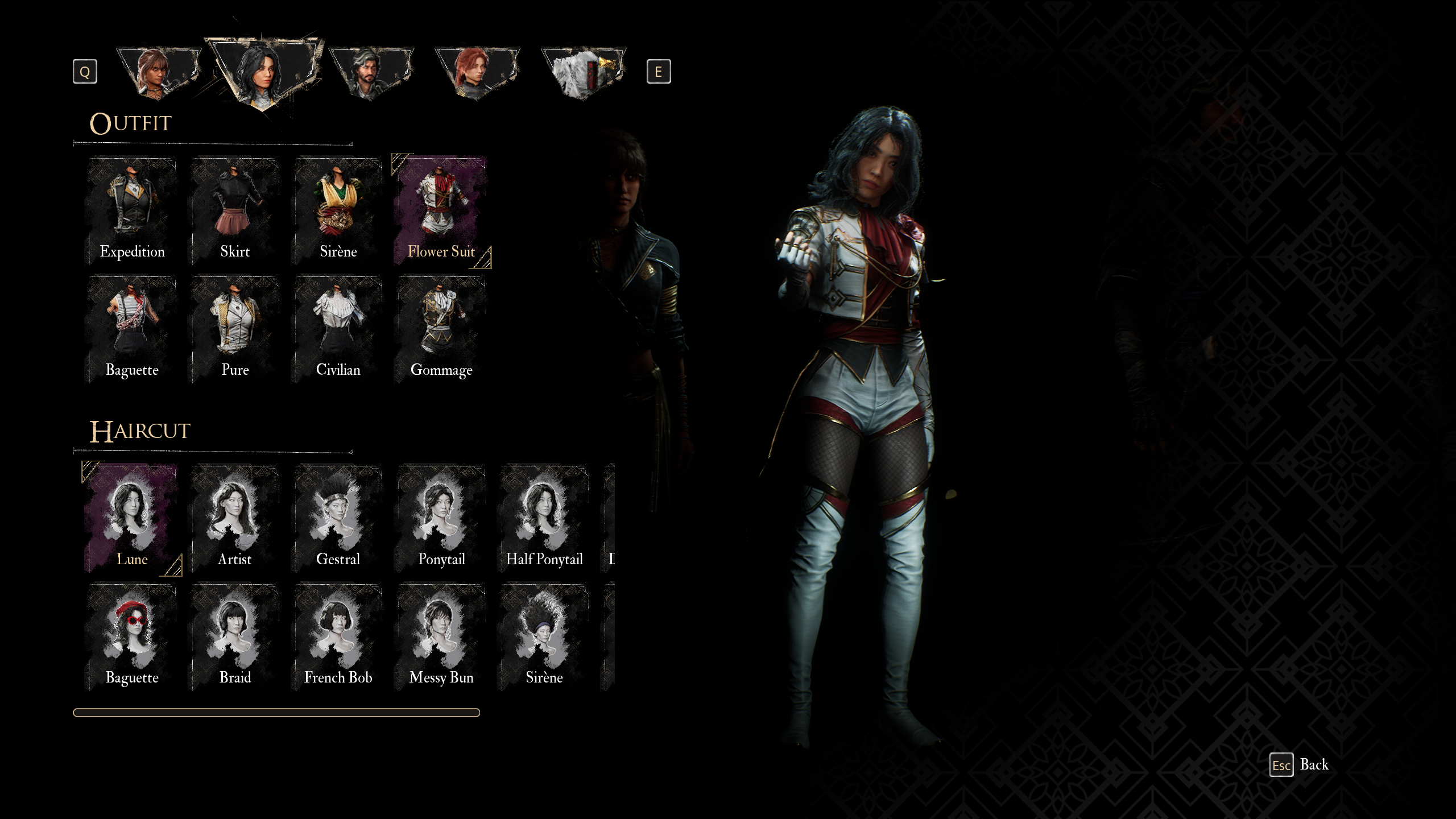Select the Messy Bun haircut
The image size is (1456, 819).
(x=441, y=637)
